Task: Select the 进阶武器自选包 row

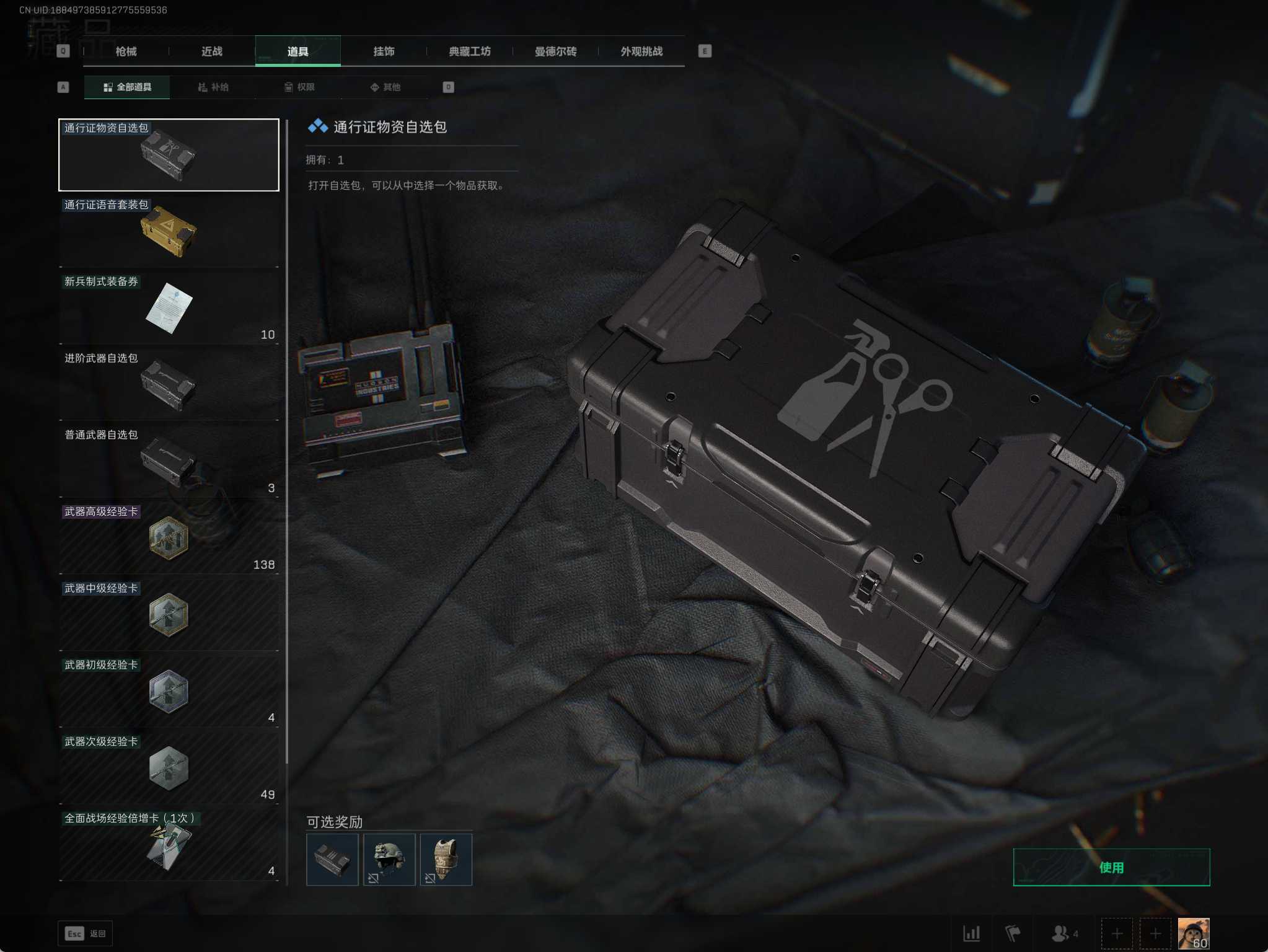Action: [169, 385]
